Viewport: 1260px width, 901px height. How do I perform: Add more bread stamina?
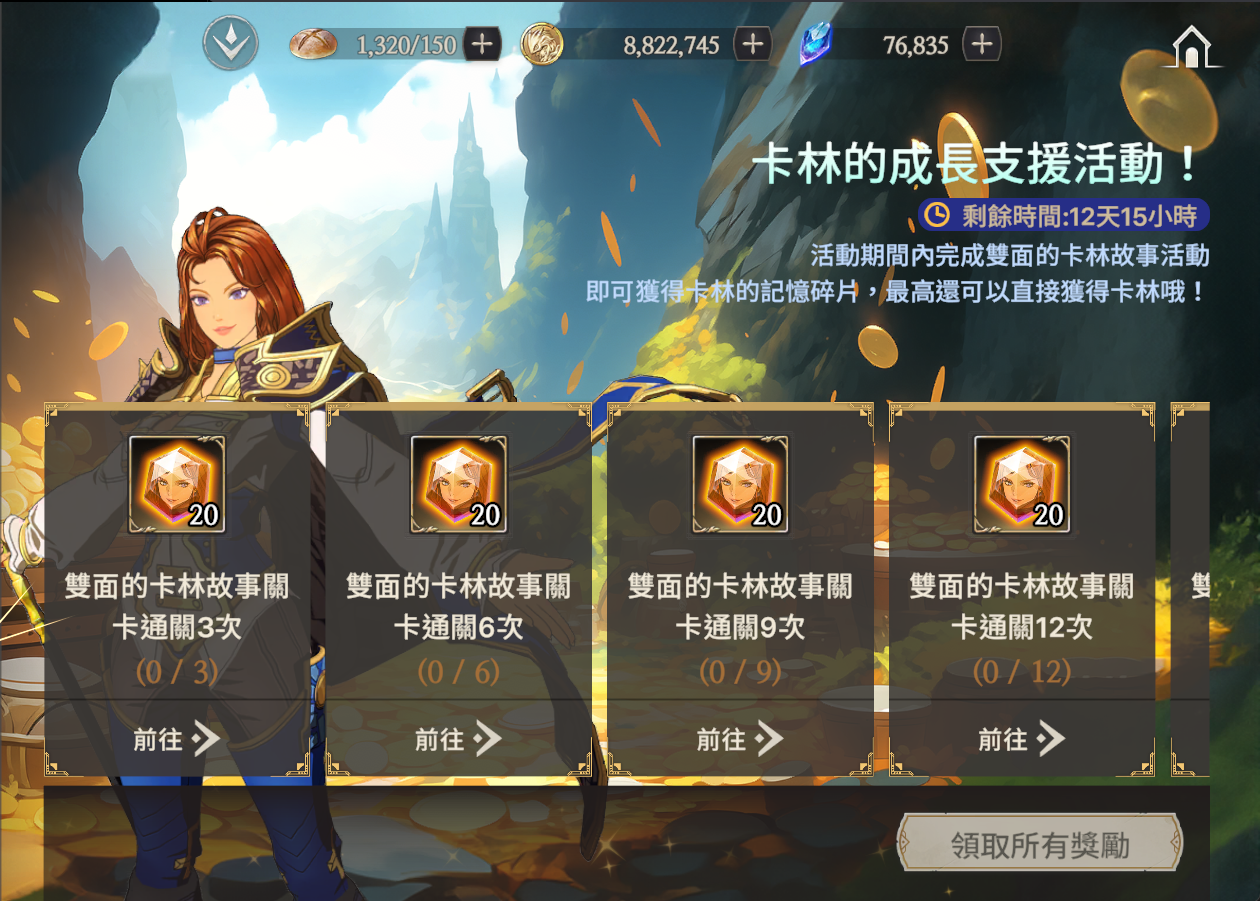click(x=482, y=44)
